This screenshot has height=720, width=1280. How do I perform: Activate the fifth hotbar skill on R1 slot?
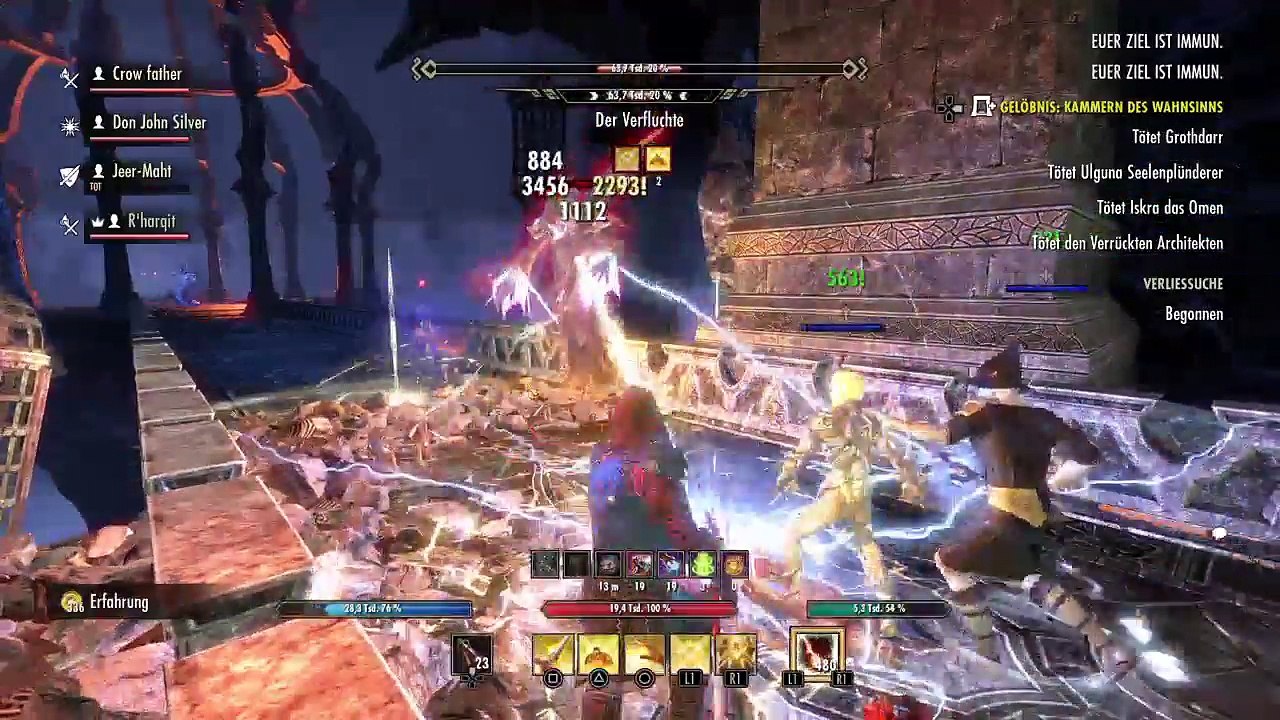[x=735, y=653]
